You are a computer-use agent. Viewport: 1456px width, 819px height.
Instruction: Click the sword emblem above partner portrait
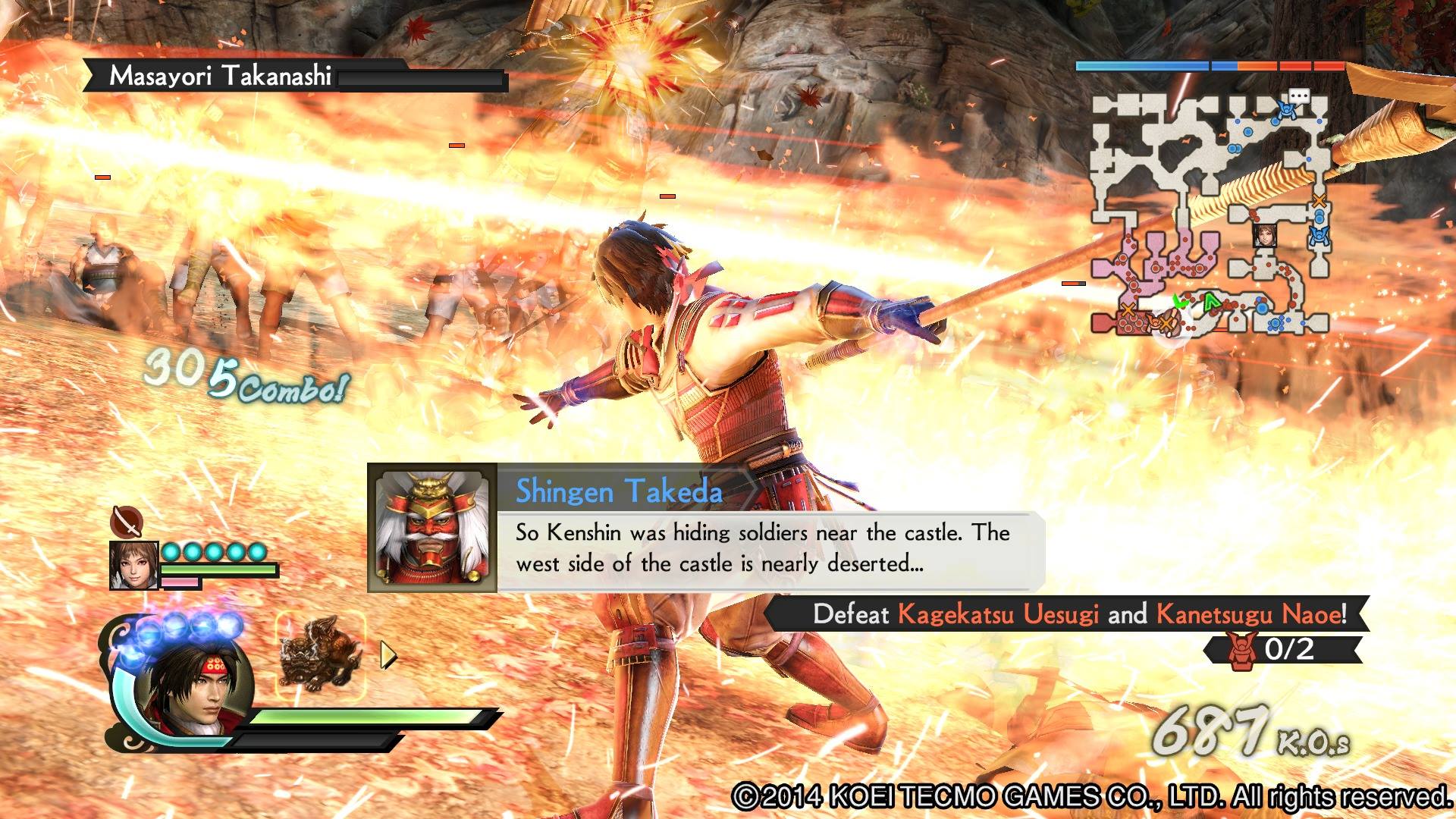click(x=126, y=521)
